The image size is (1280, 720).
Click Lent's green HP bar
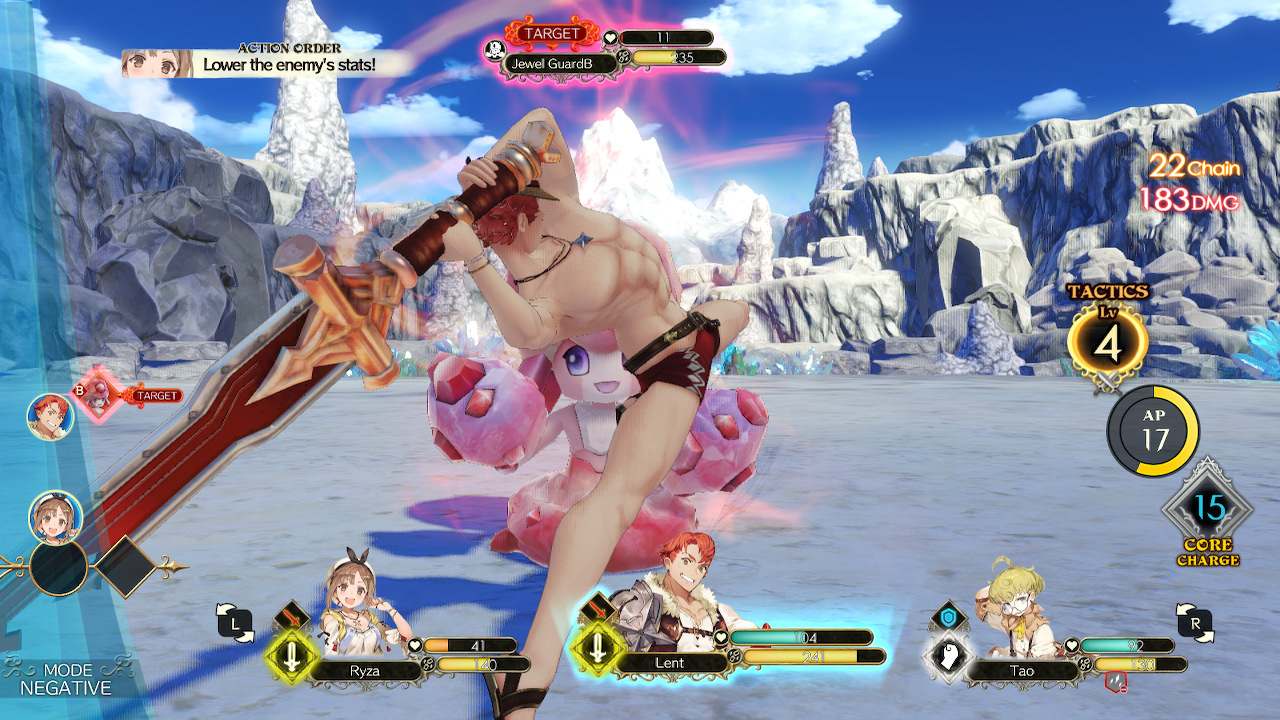tap(800, 636)
